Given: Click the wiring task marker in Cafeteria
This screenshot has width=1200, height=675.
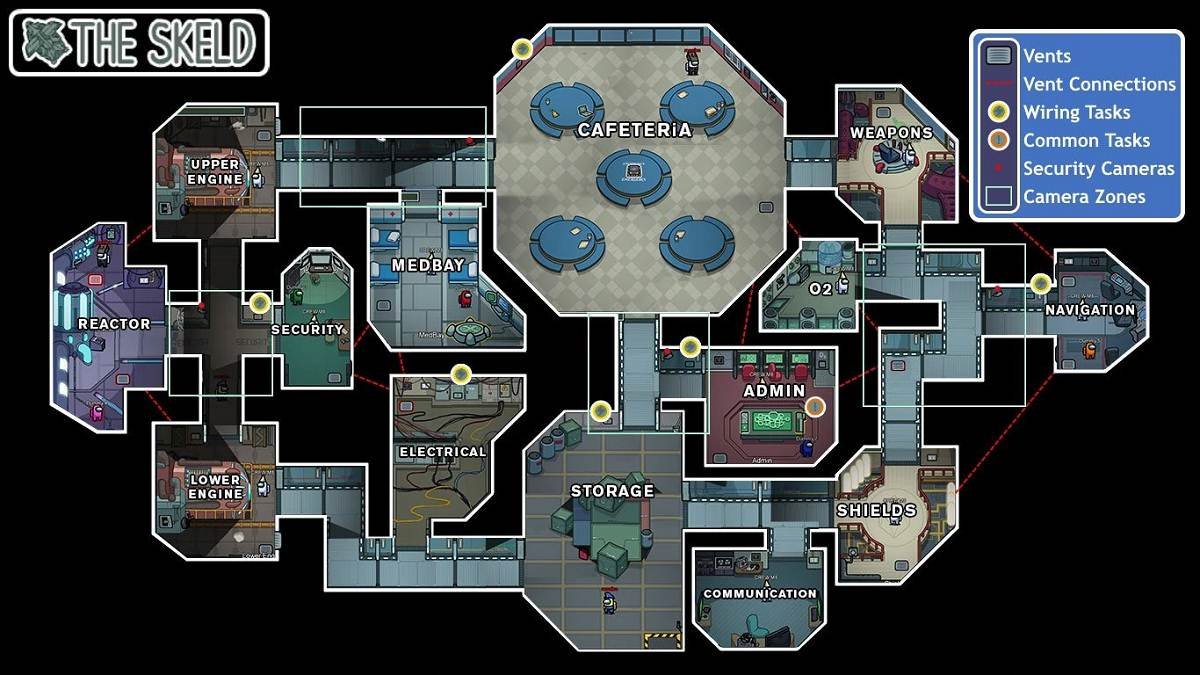Looking at the screenshot, I should pos(522,48).
